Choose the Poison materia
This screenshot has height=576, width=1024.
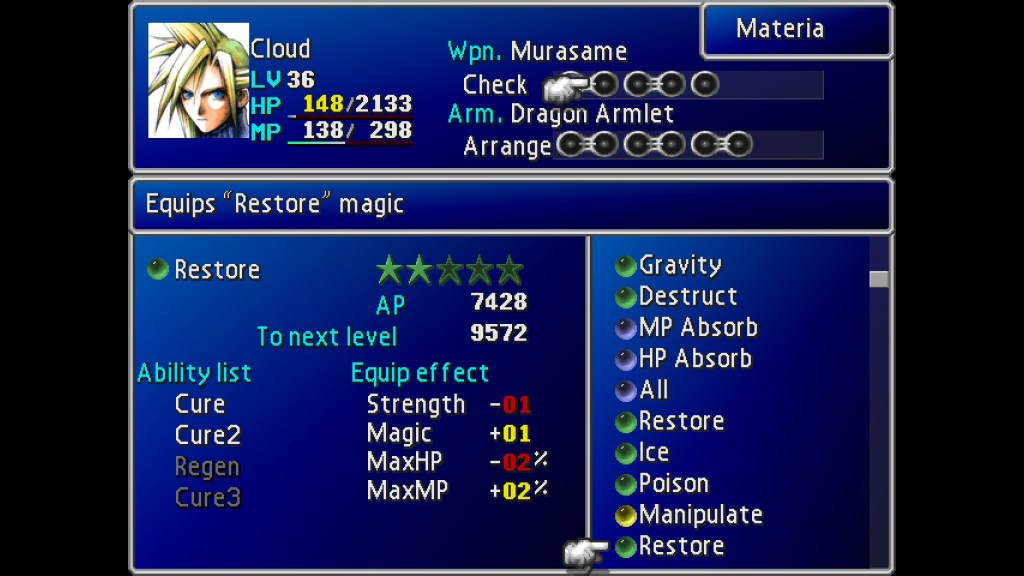coord(673,484)
